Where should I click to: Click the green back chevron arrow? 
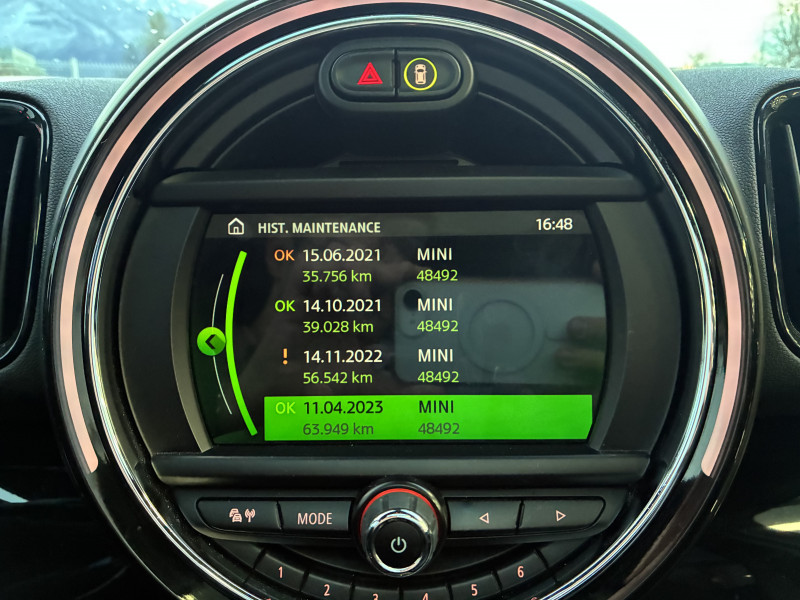(210, 343)
